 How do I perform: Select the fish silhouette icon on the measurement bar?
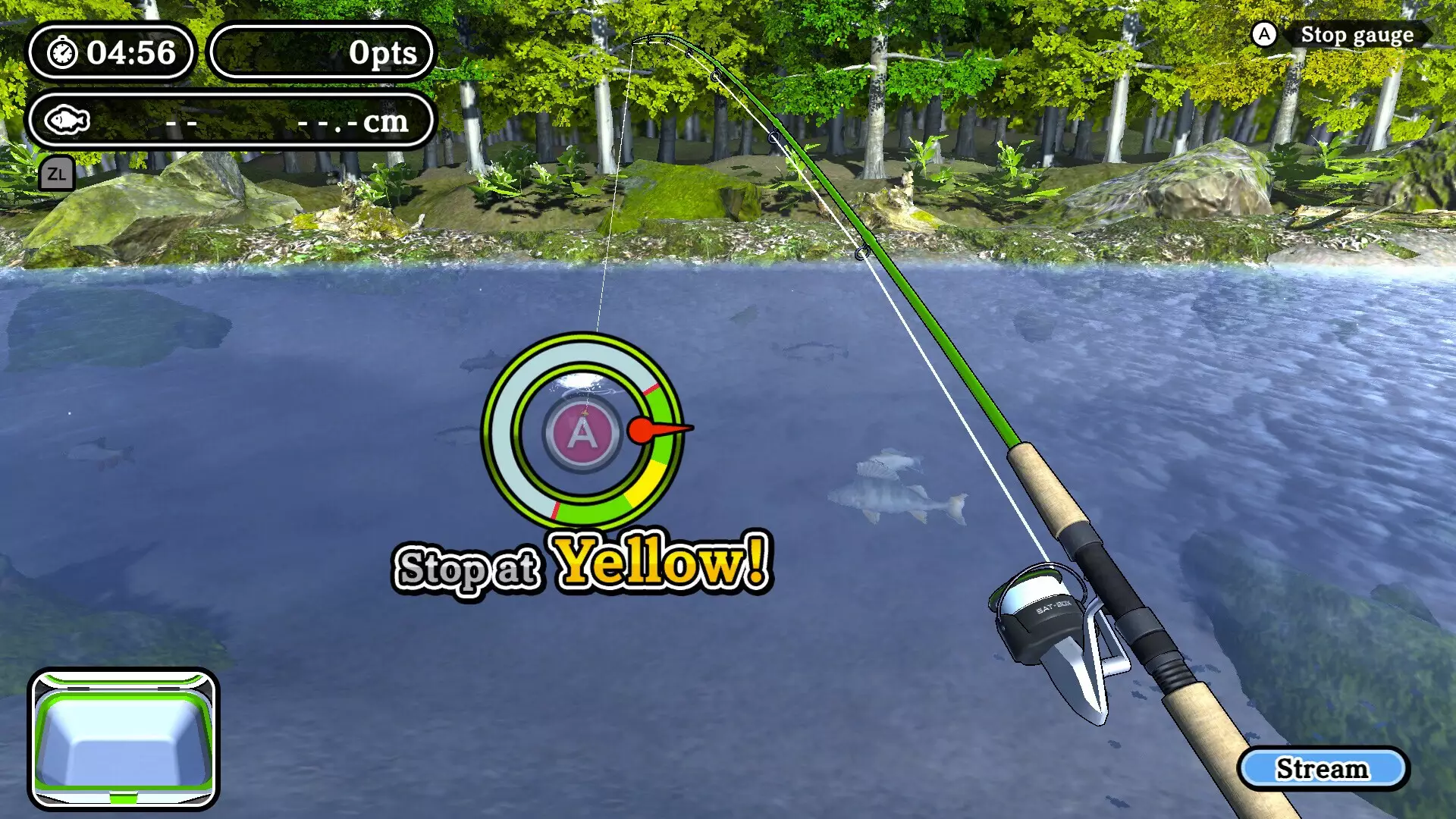[69, 119]
